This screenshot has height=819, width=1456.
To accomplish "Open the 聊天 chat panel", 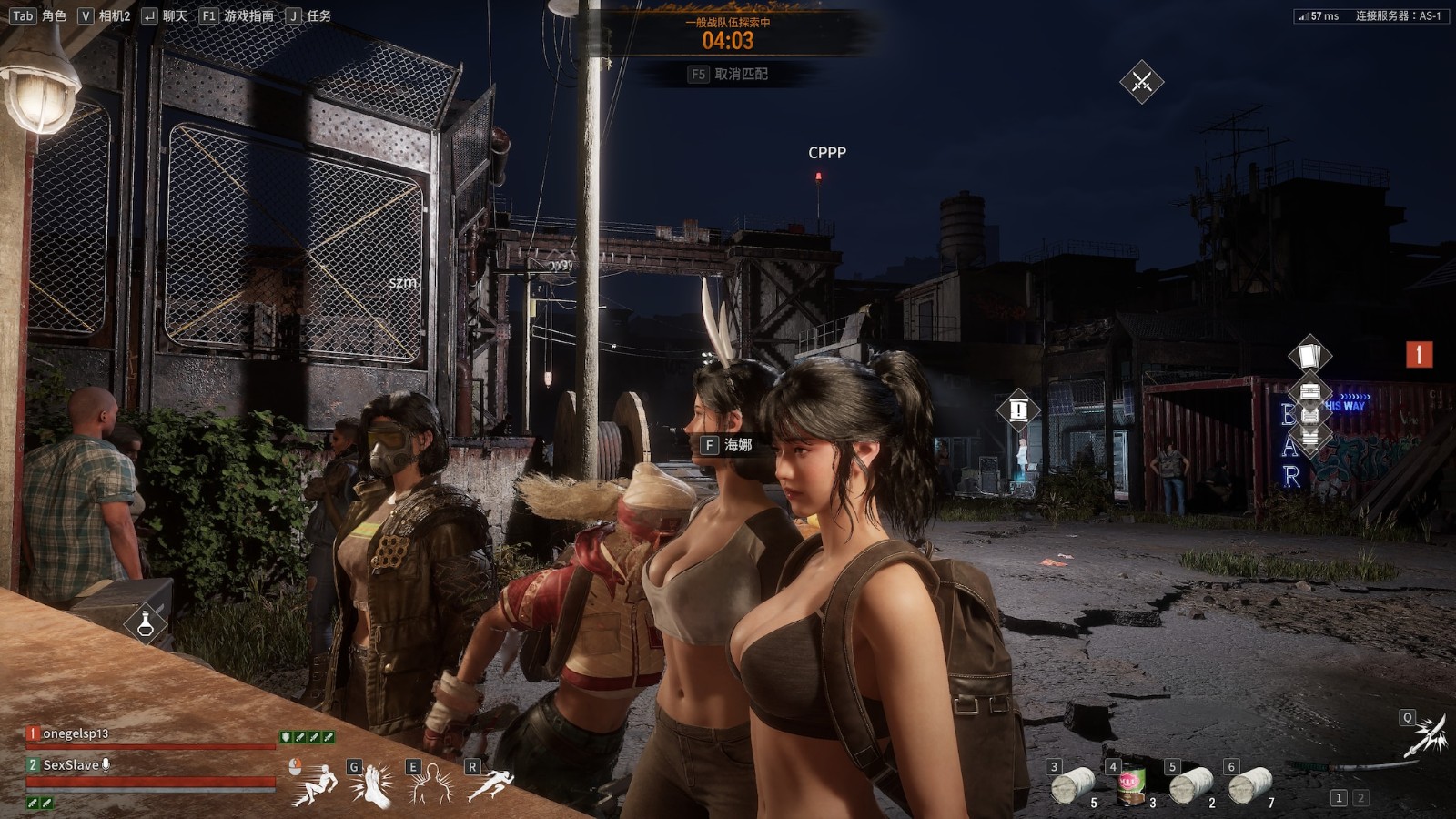I will click(x=165, y=15).
